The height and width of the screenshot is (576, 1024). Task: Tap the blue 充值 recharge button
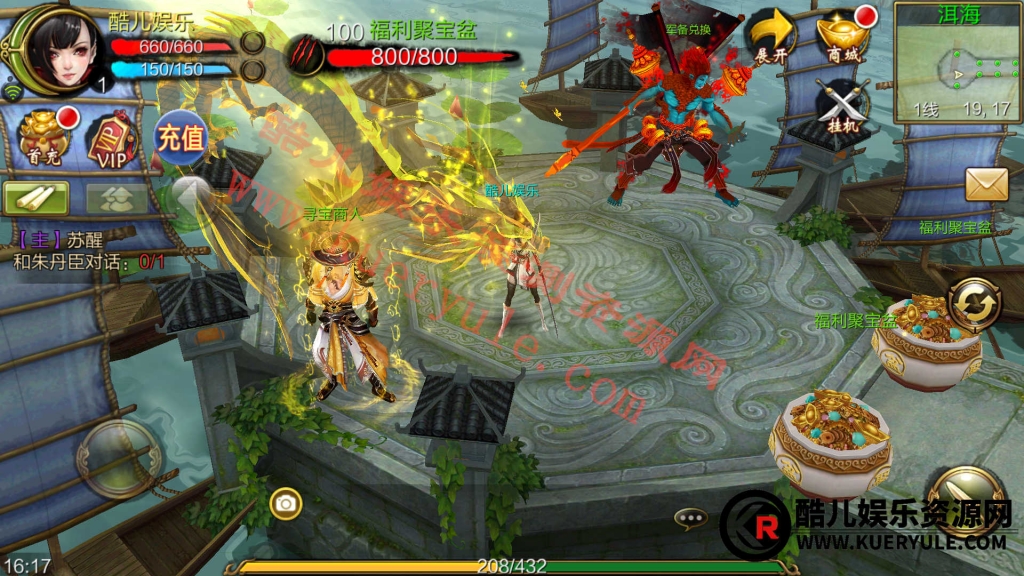(179, 137)
